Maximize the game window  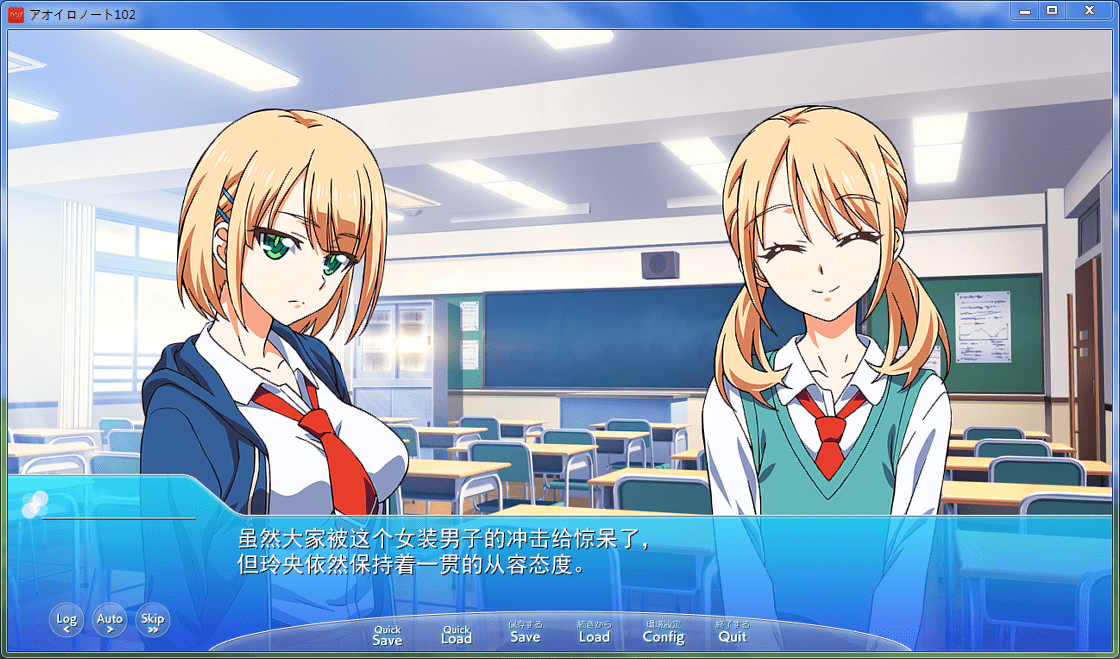(1051, 10)
